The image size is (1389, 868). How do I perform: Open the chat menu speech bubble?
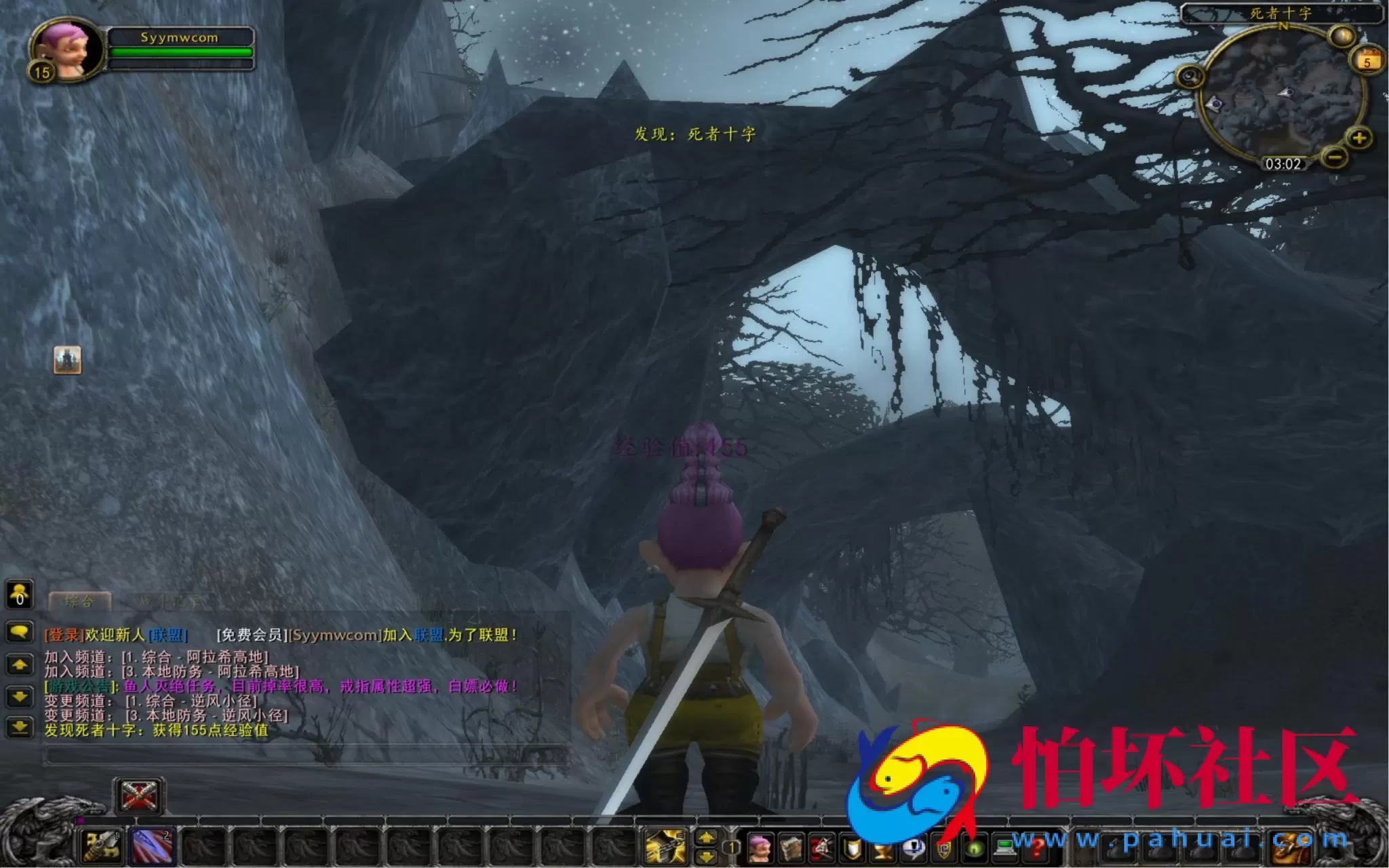point(20,631)
